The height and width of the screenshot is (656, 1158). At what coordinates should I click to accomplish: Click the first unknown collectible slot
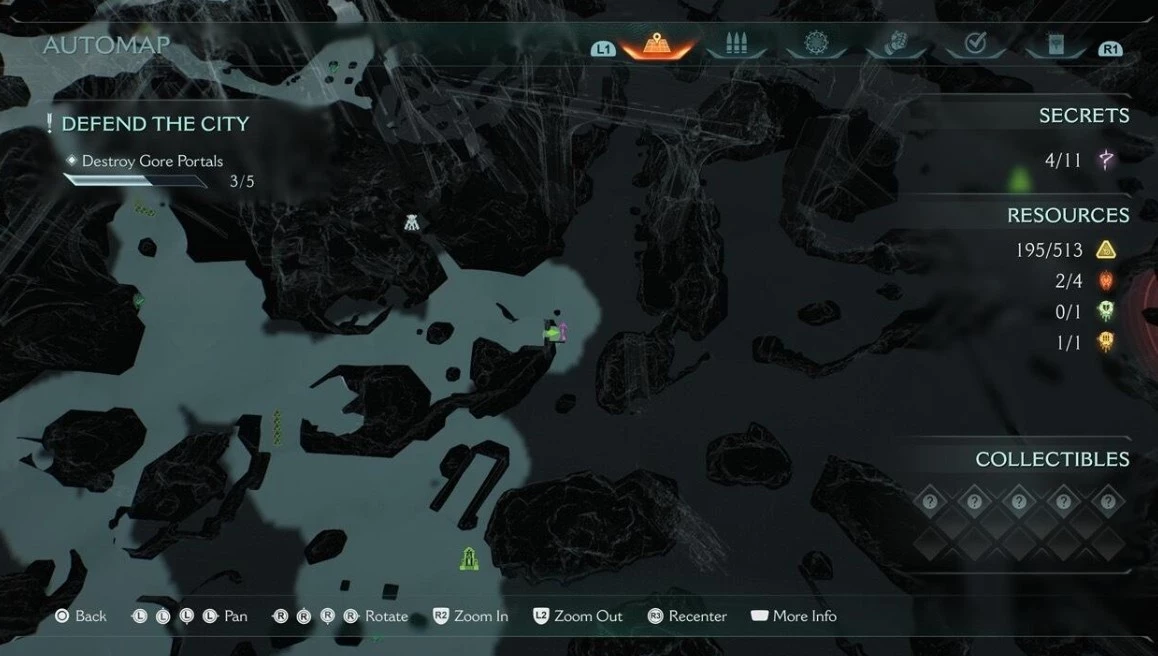tap(930, 501)
